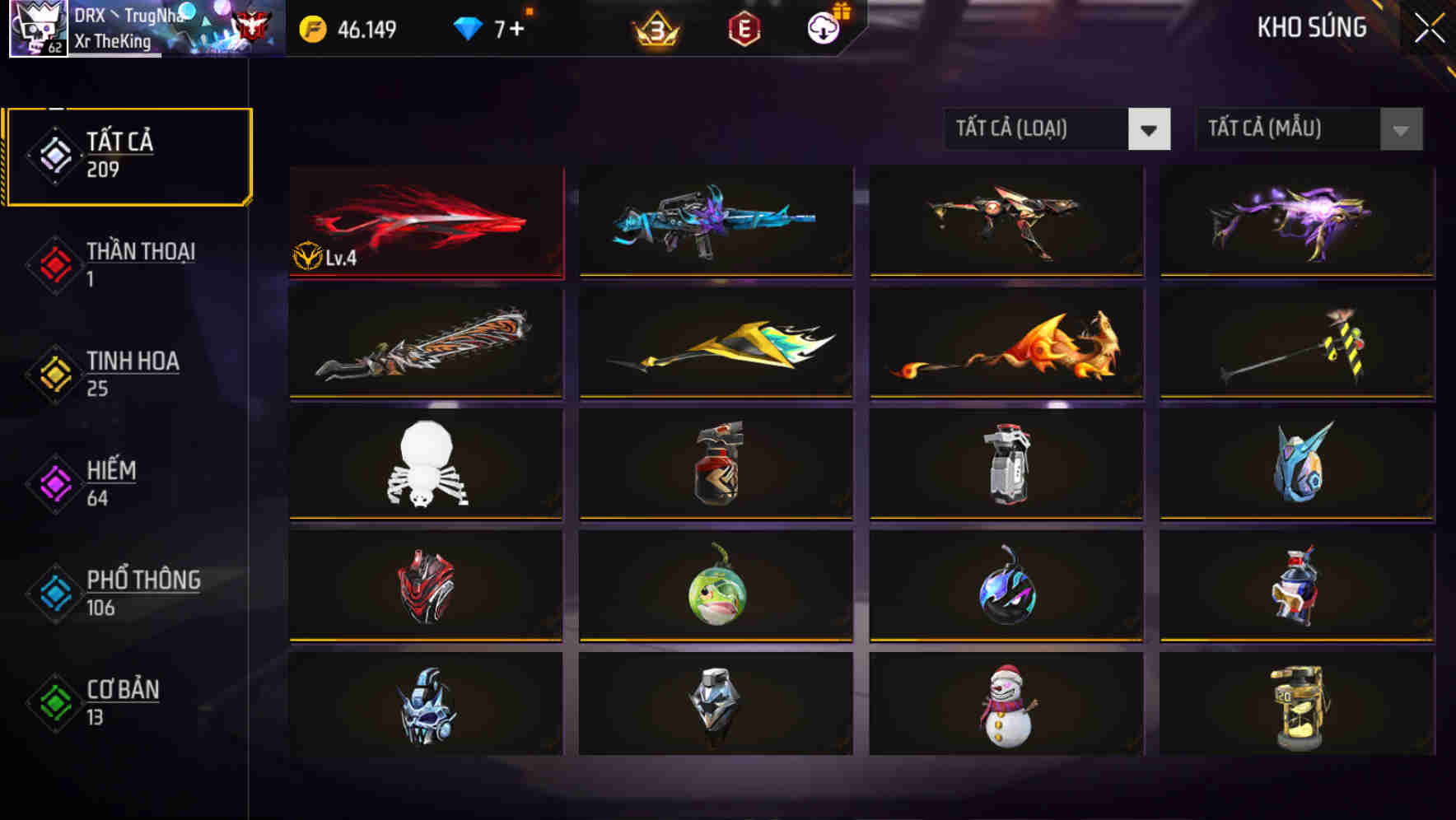Select the TẤT CẢ 209 filter

point(128,153)
